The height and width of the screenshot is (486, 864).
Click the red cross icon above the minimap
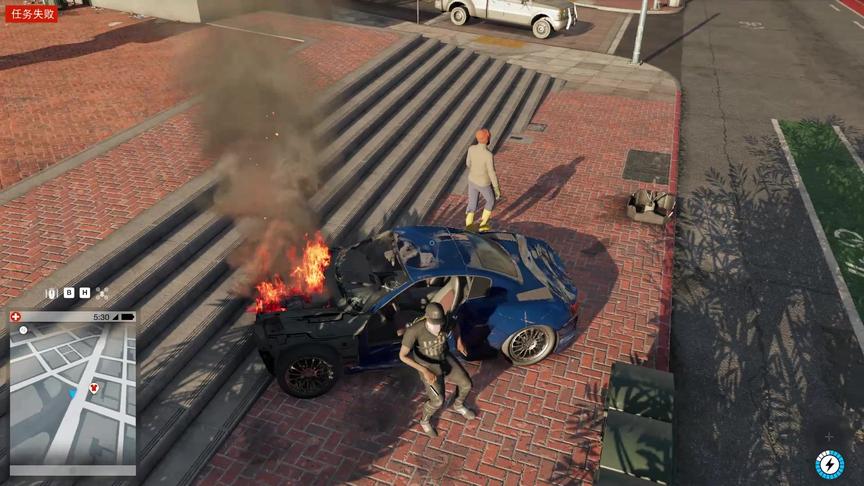pos(15,316)
